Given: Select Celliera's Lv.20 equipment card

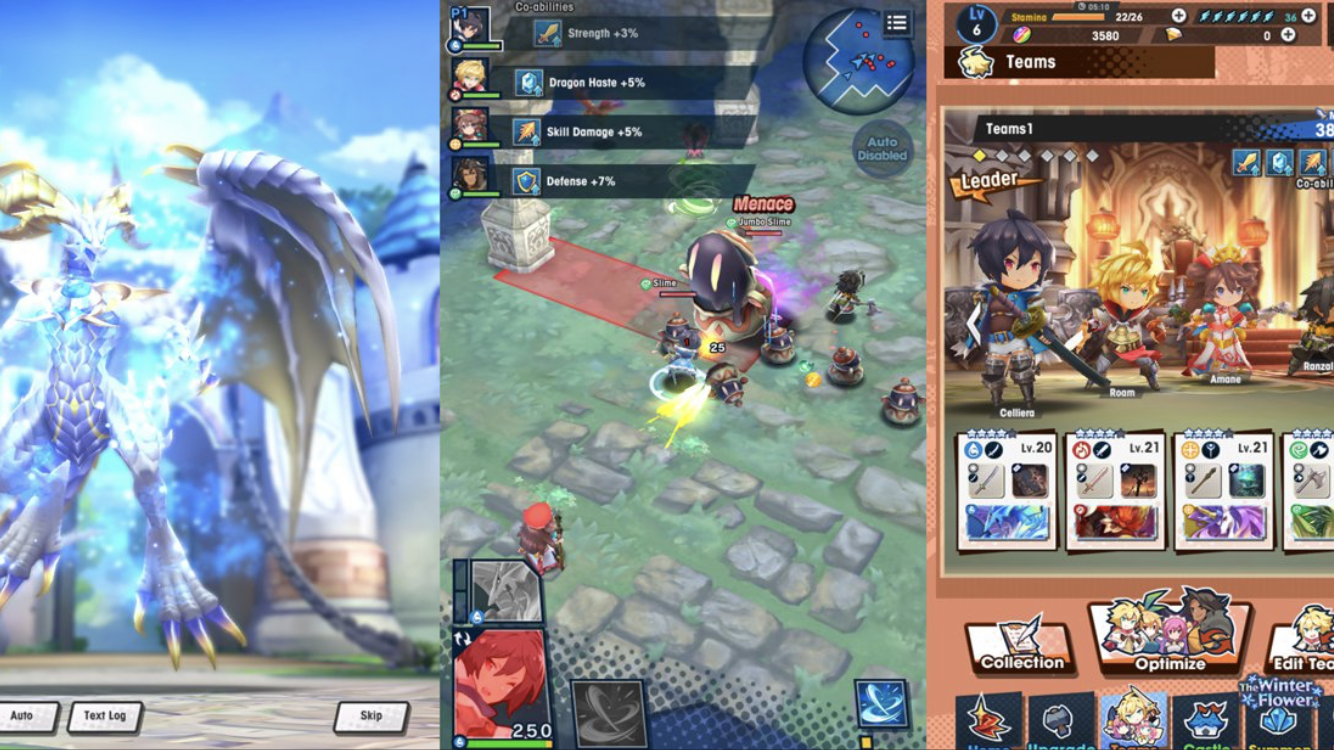Looking at the screenshot, I should [1008, 491].
